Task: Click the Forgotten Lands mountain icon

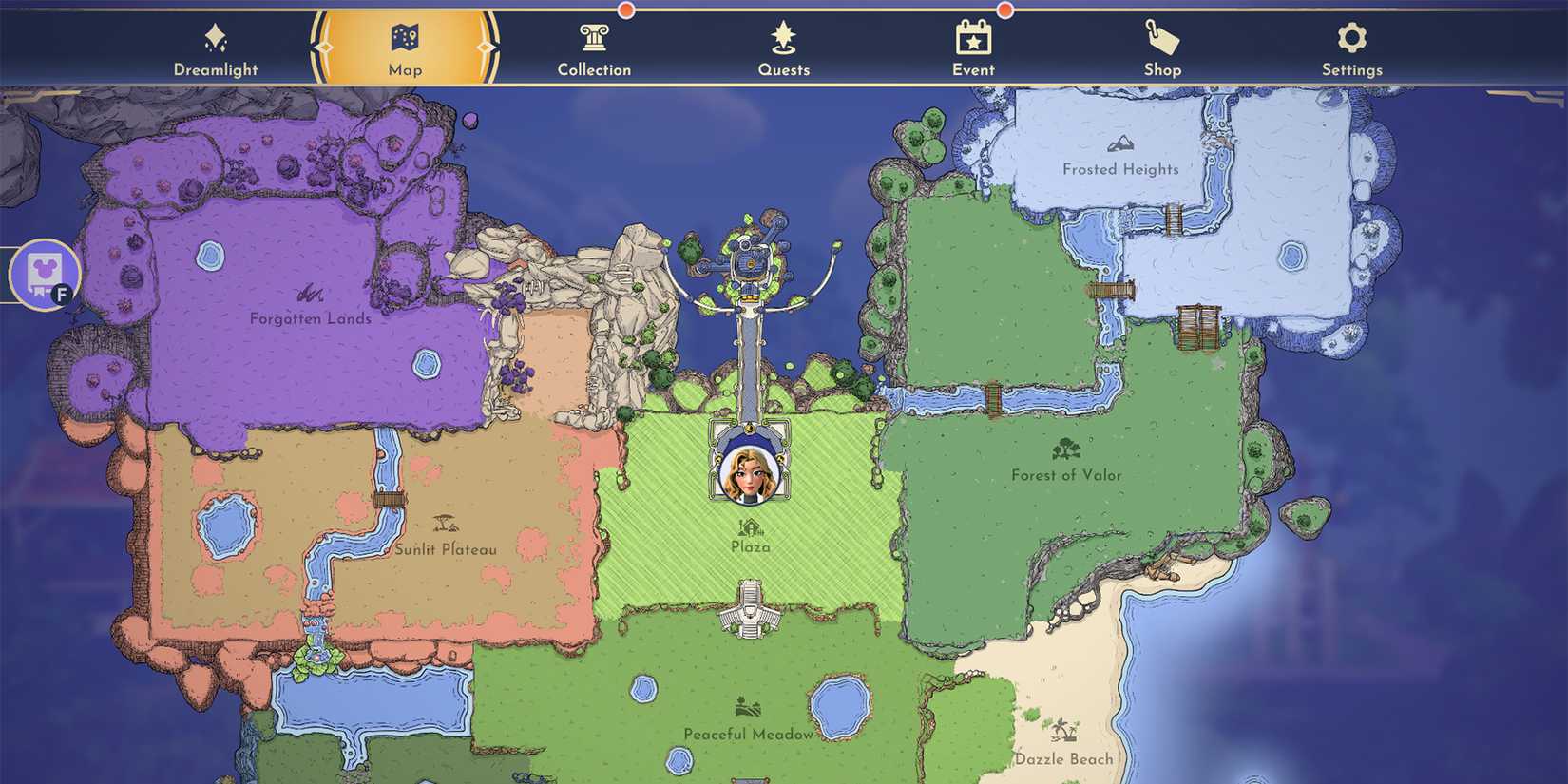Action: point(310,295)
